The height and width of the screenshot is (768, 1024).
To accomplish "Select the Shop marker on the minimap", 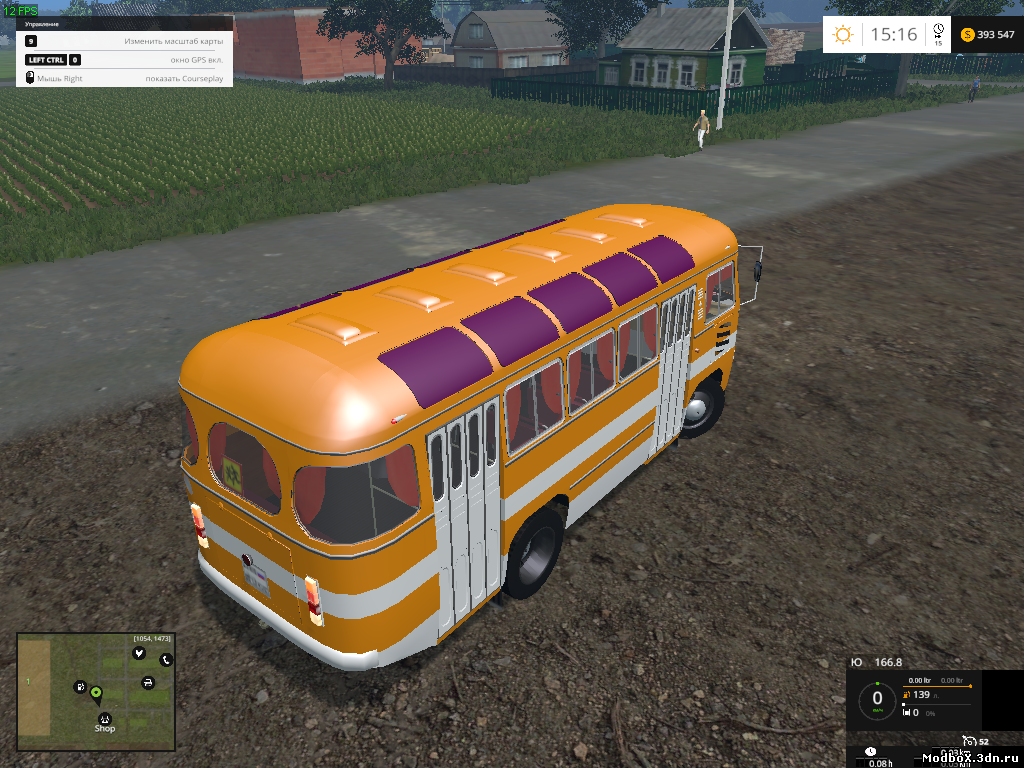I will [x=104, y=718].
